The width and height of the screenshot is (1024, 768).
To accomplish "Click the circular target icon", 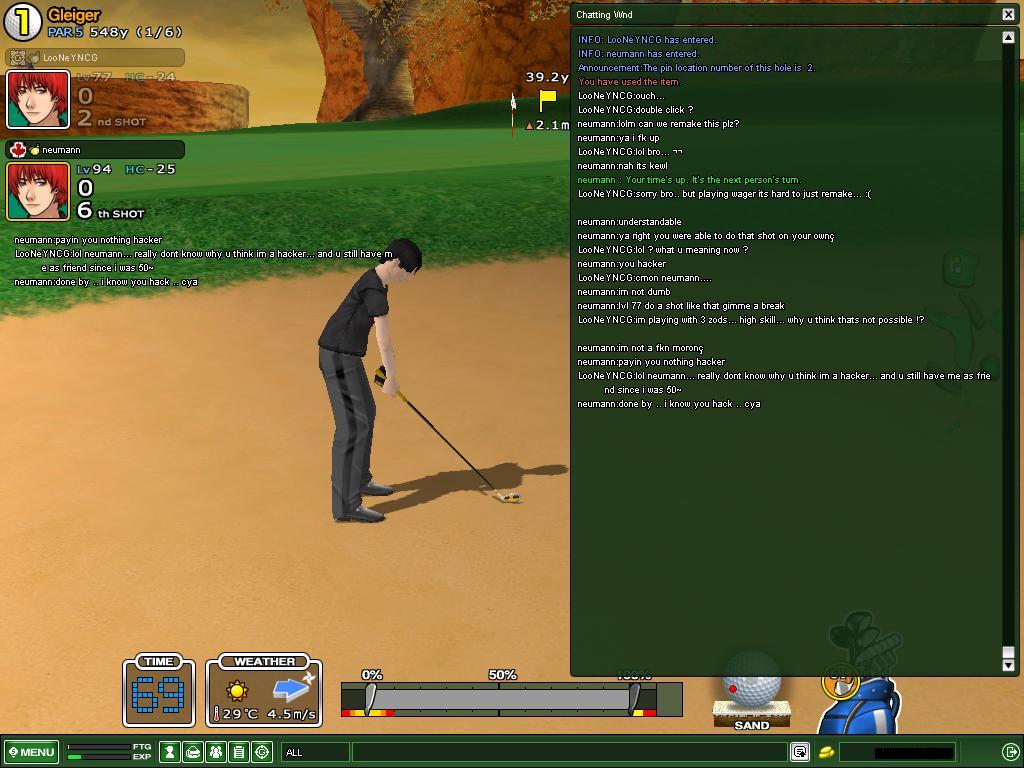I will [262, 752].
